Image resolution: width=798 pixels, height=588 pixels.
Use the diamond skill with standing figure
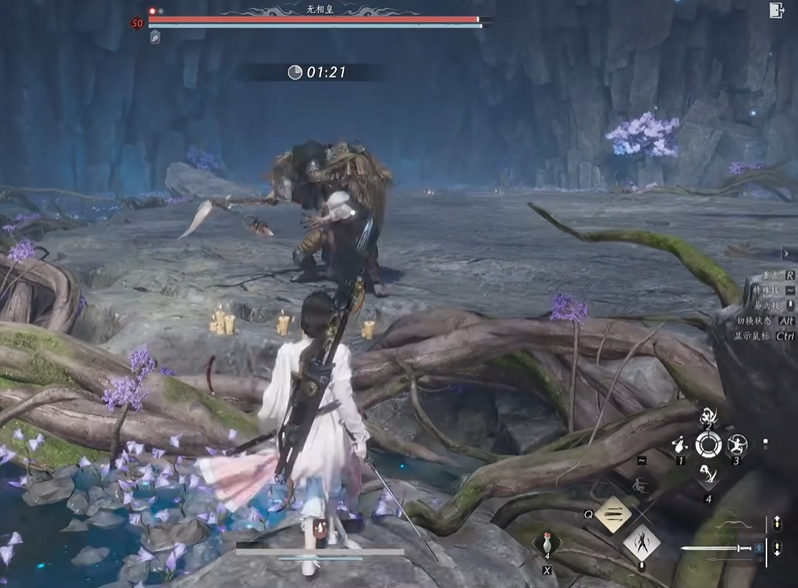coord(641,544)
